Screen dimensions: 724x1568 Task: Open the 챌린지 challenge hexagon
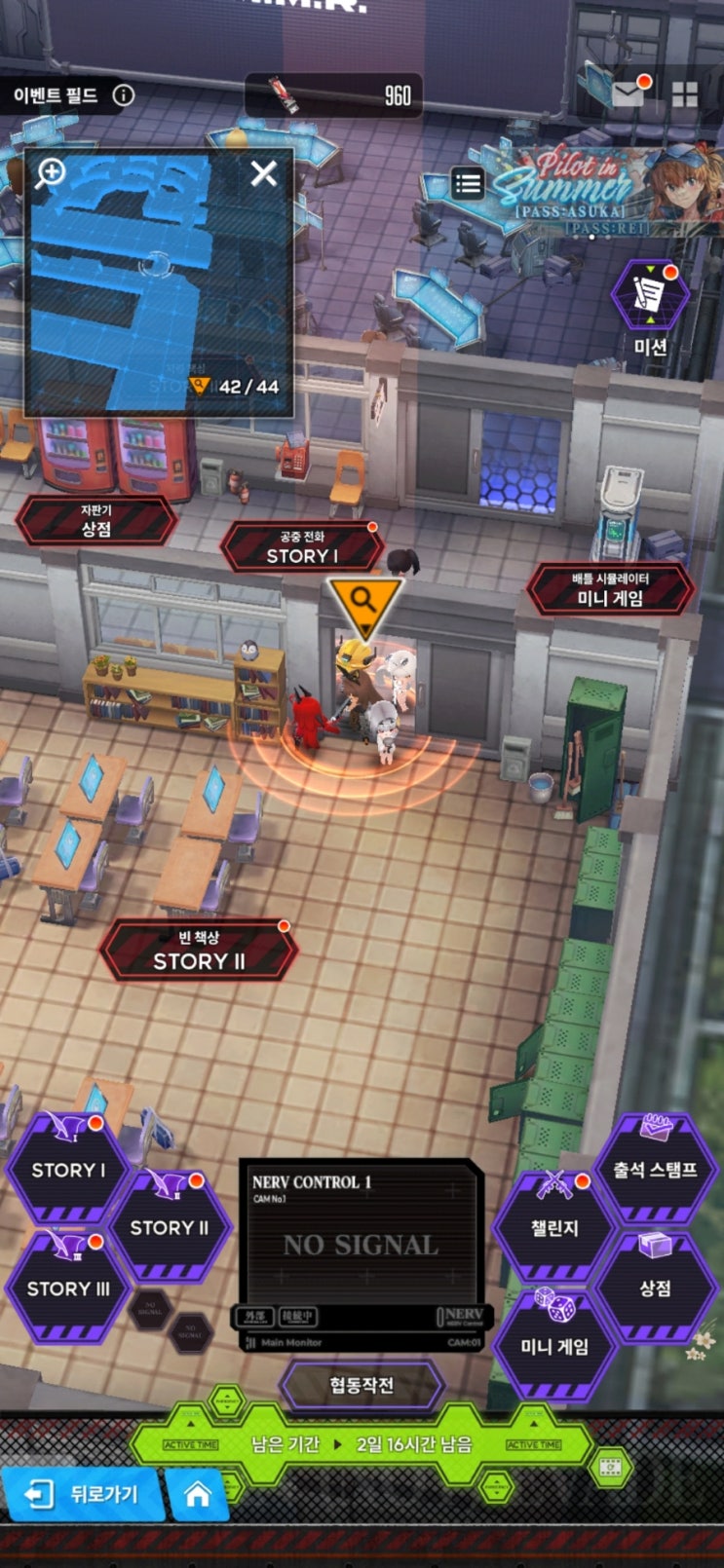point(554,1228)
